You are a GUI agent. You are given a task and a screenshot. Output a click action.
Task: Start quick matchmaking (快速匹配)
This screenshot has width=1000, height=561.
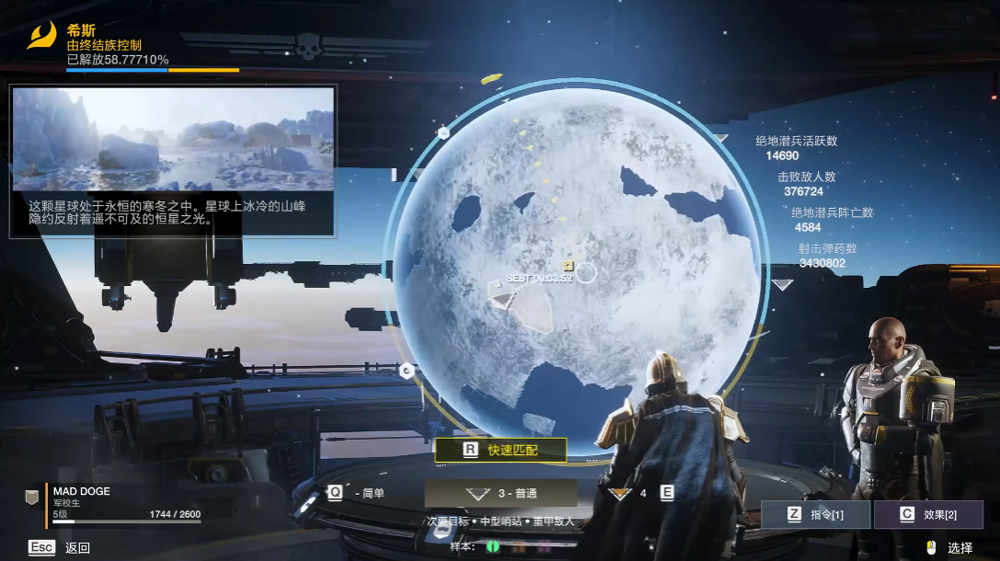[500, 450]
